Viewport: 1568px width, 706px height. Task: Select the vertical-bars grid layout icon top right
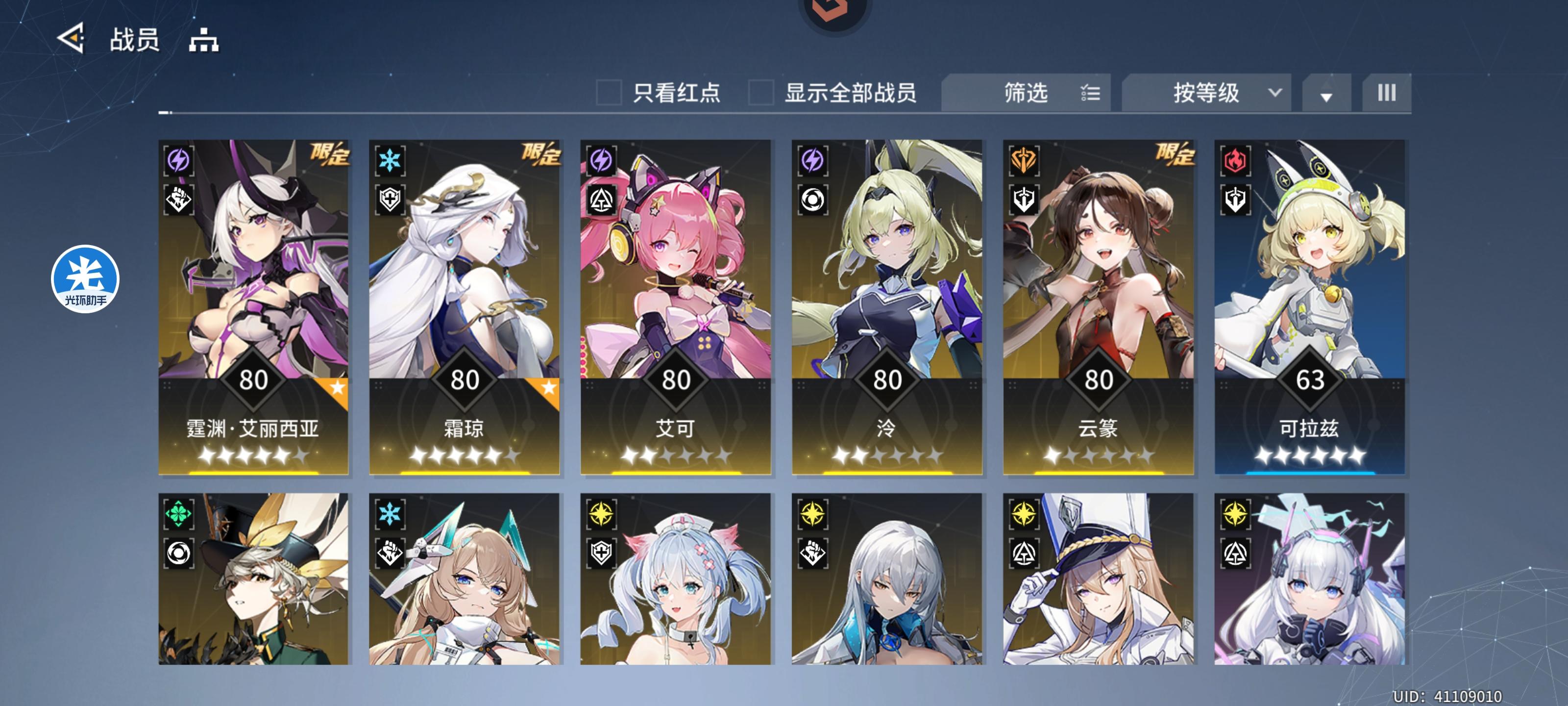click(1386, 93)
